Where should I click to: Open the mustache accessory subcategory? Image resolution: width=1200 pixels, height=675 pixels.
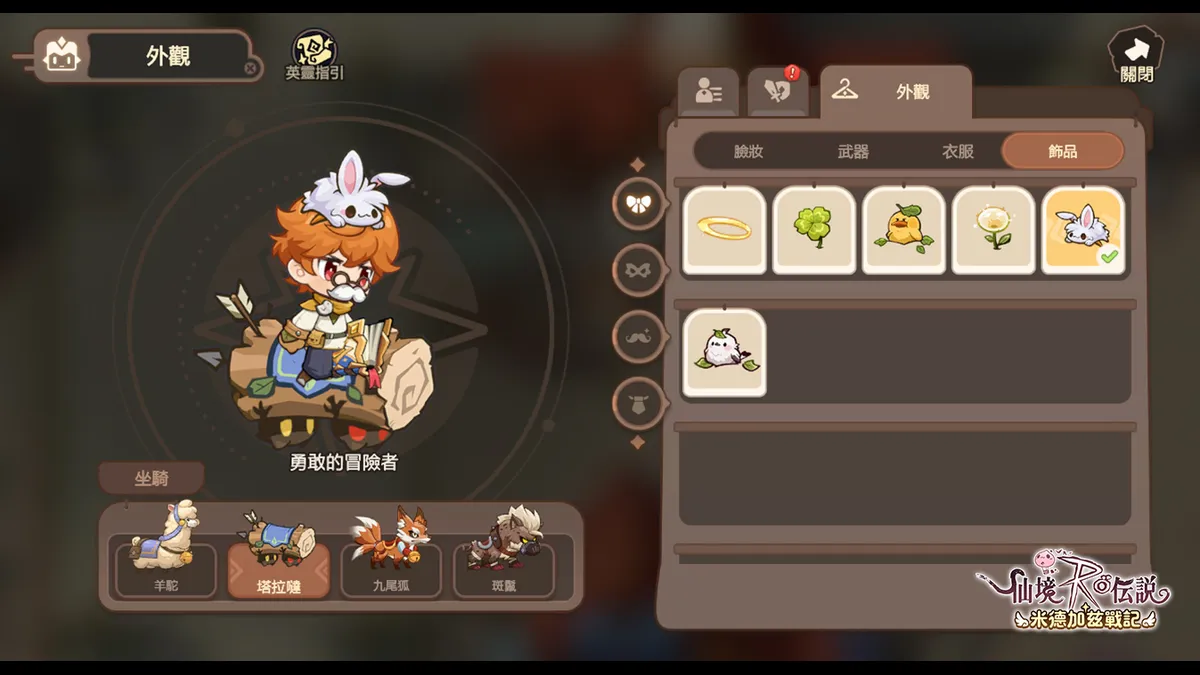click(638, 337)
